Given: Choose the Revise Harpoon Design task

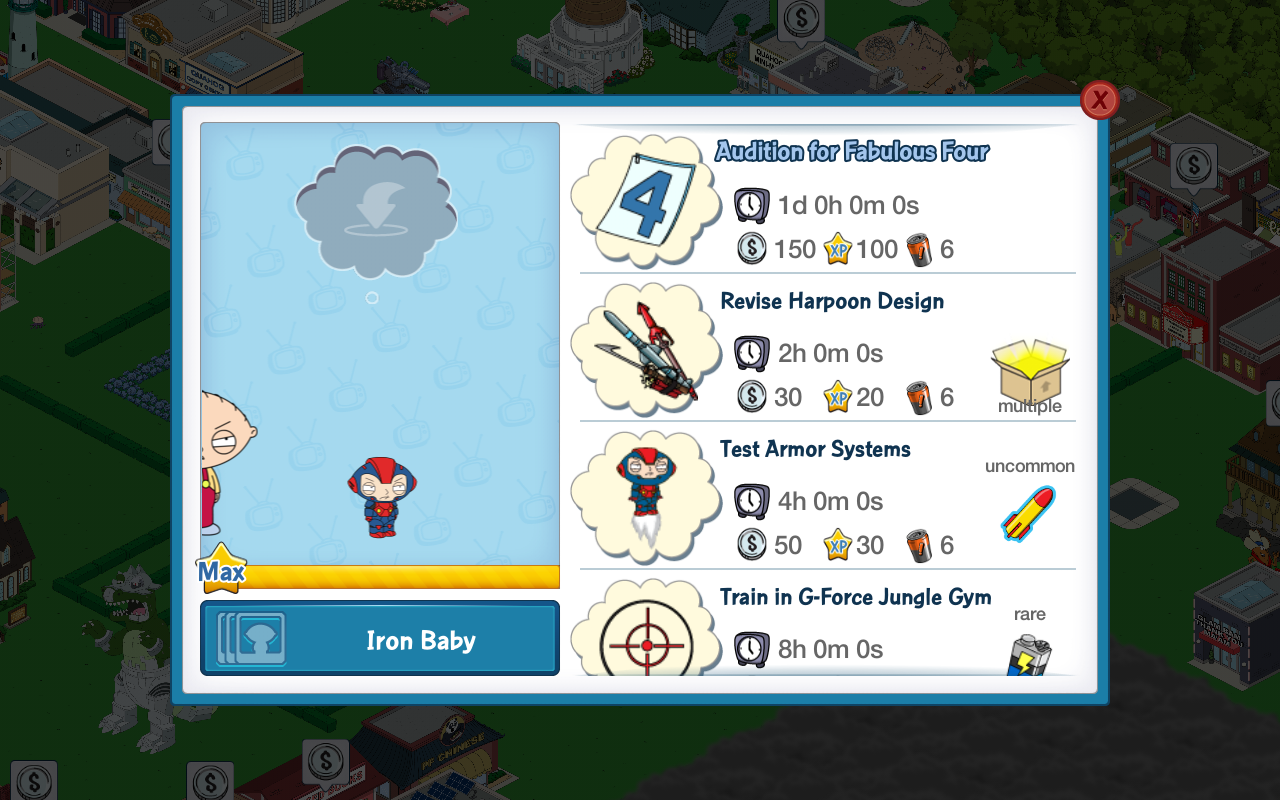Looking at the screenshot, I should [831, 302].
